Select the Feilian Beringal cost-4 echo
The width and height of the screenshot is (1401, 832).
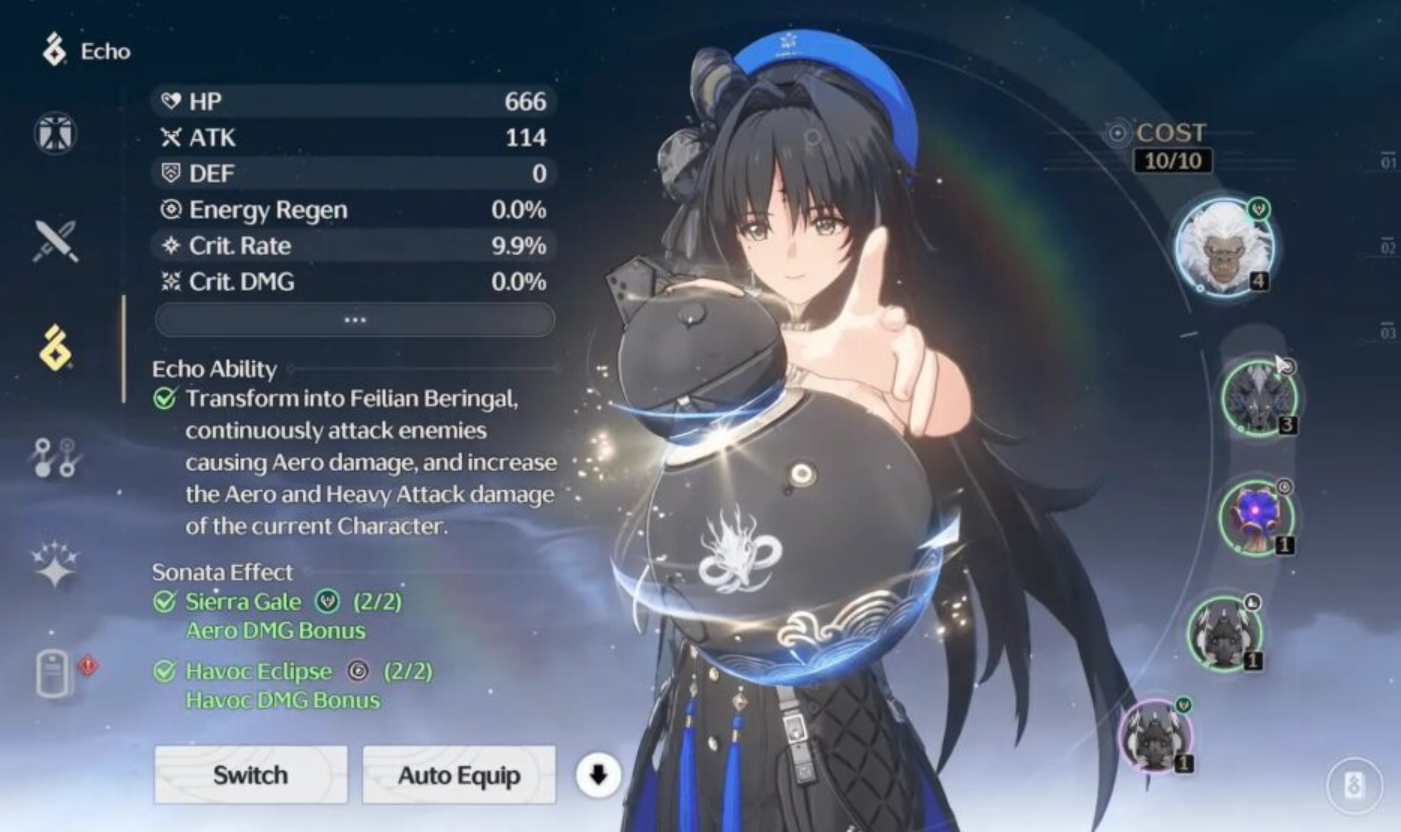pos(1225,246)
